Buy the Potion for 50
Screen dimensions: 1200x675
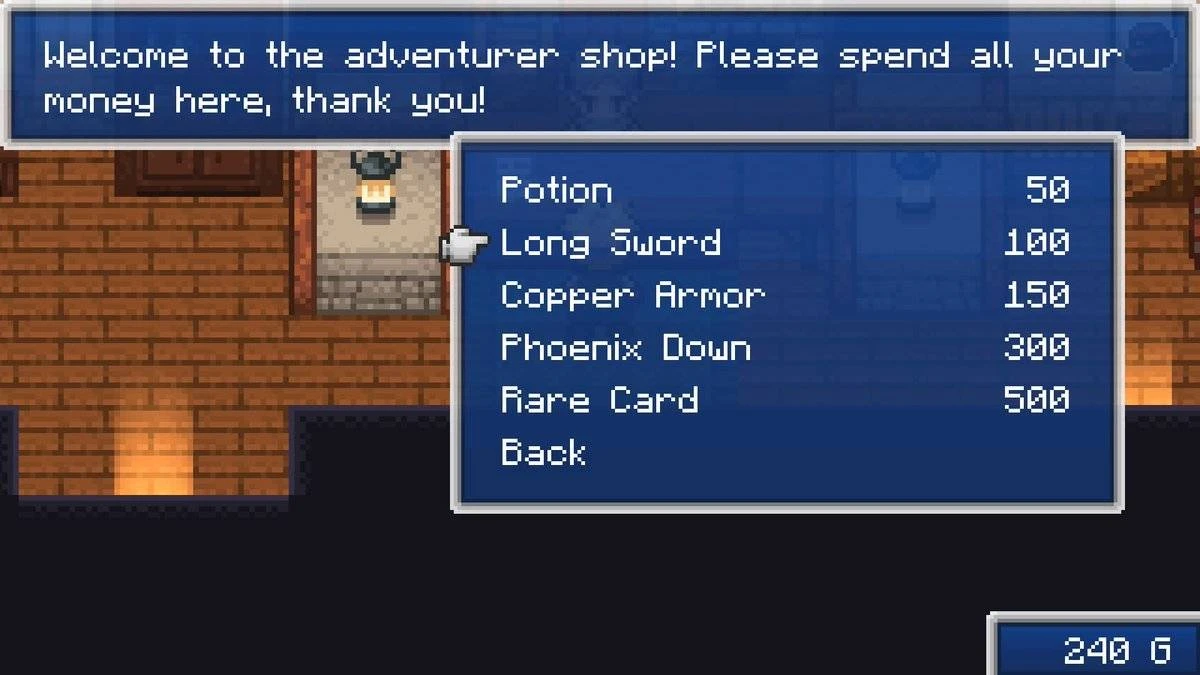pyautogui.click(x=556, y=190)
